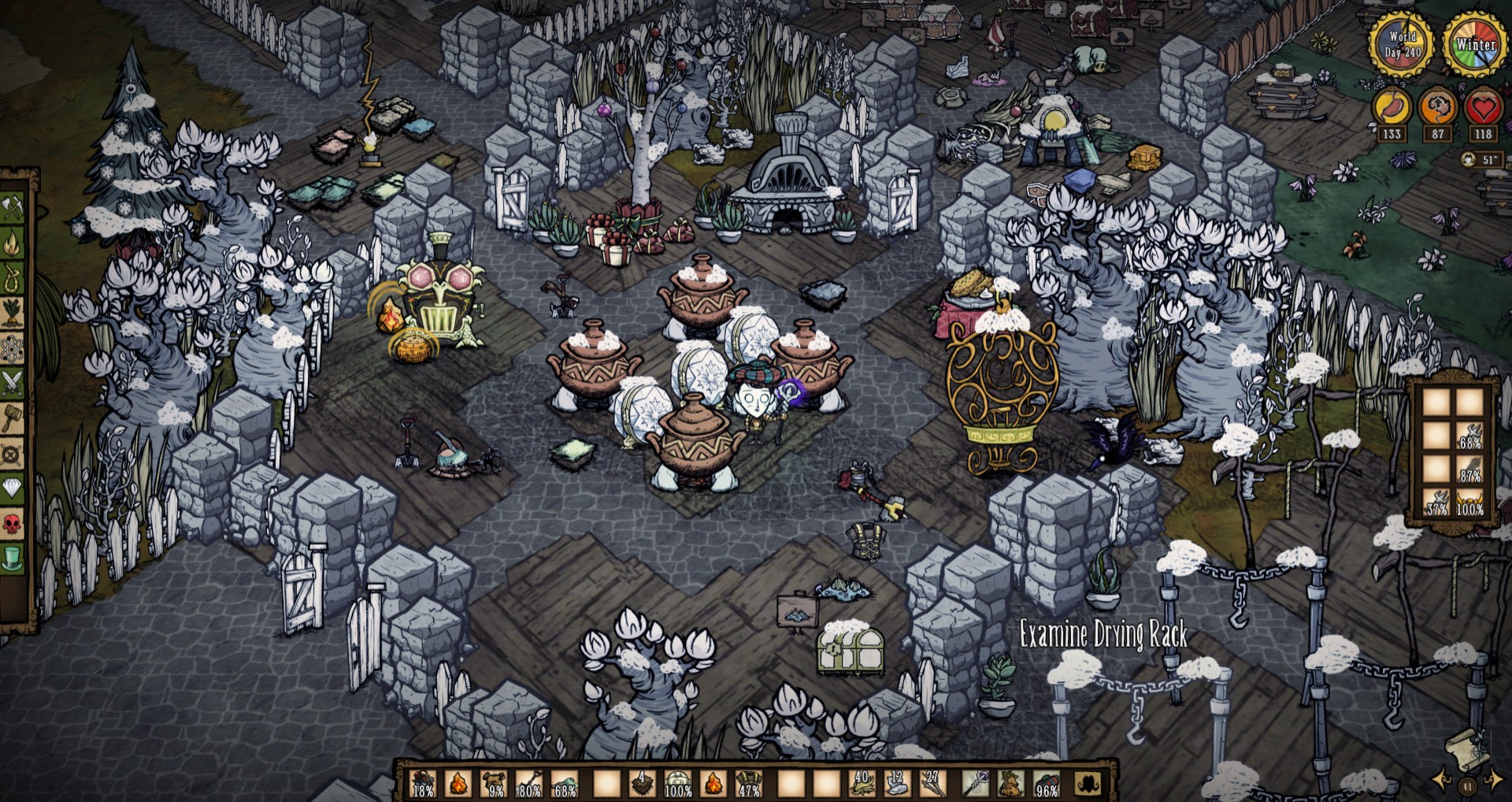Rotate camera with the right arrow
This screenshot has height=802, width=1512.
pos(1493,780)
